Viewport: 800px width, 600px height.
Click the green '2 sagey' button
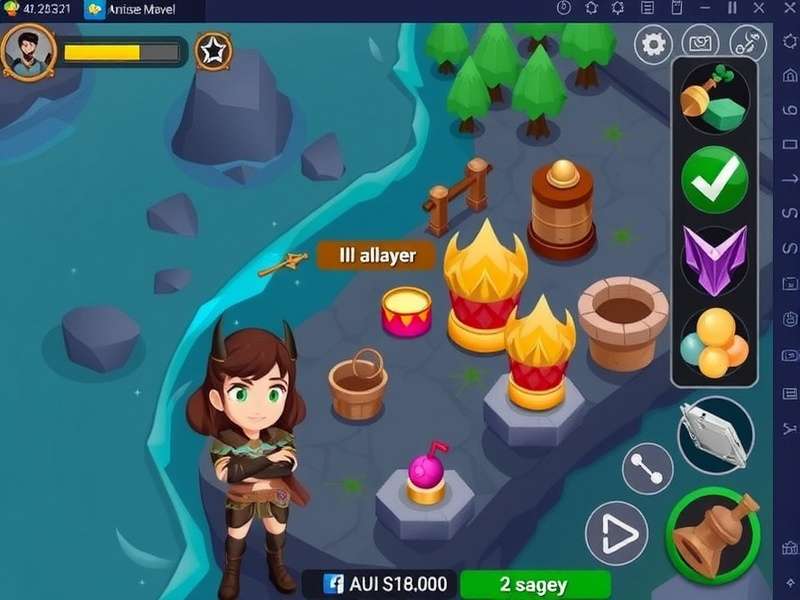coord(534,584)
